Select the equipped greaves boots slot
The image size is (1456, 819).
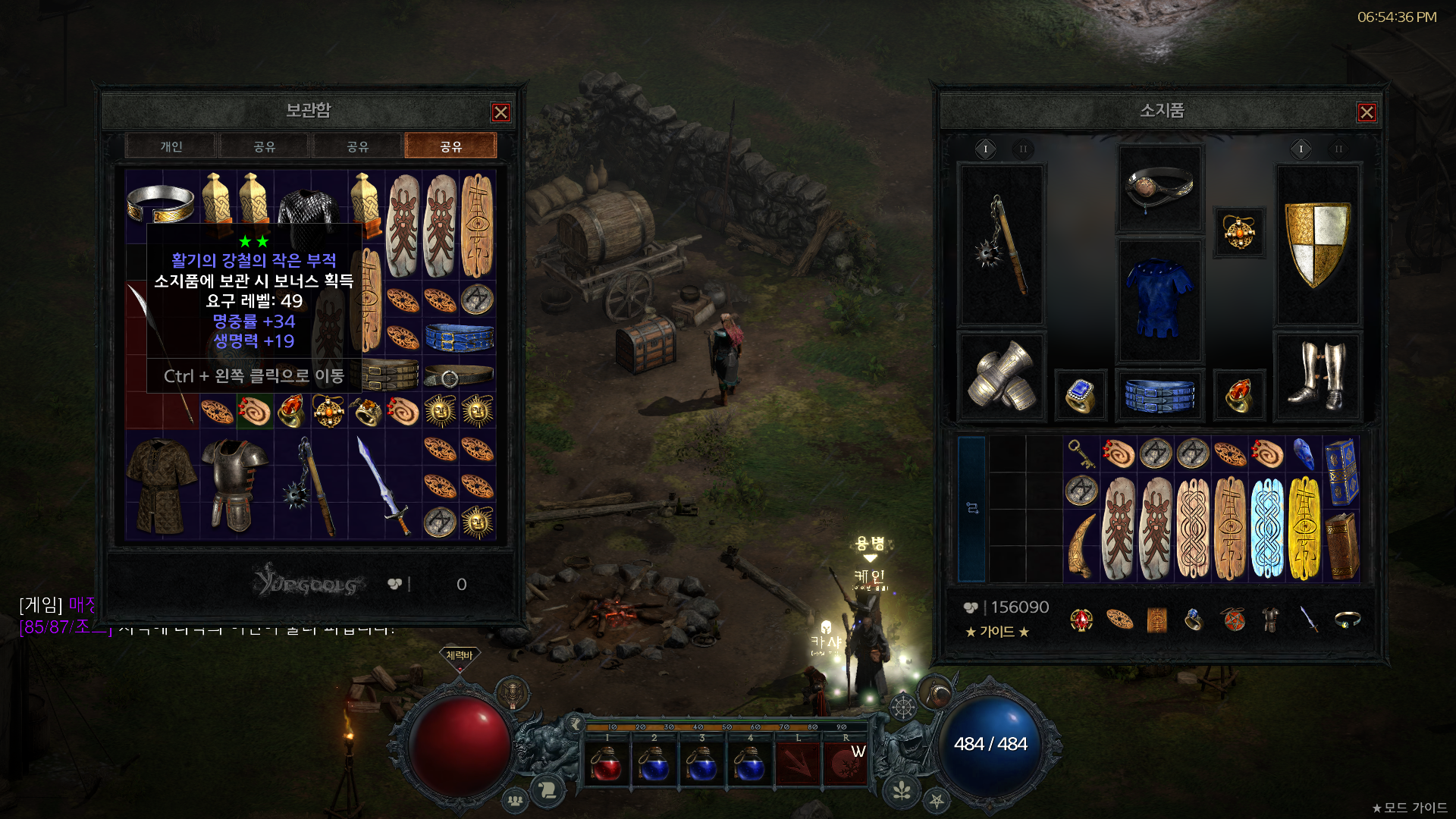point(1317,375)
